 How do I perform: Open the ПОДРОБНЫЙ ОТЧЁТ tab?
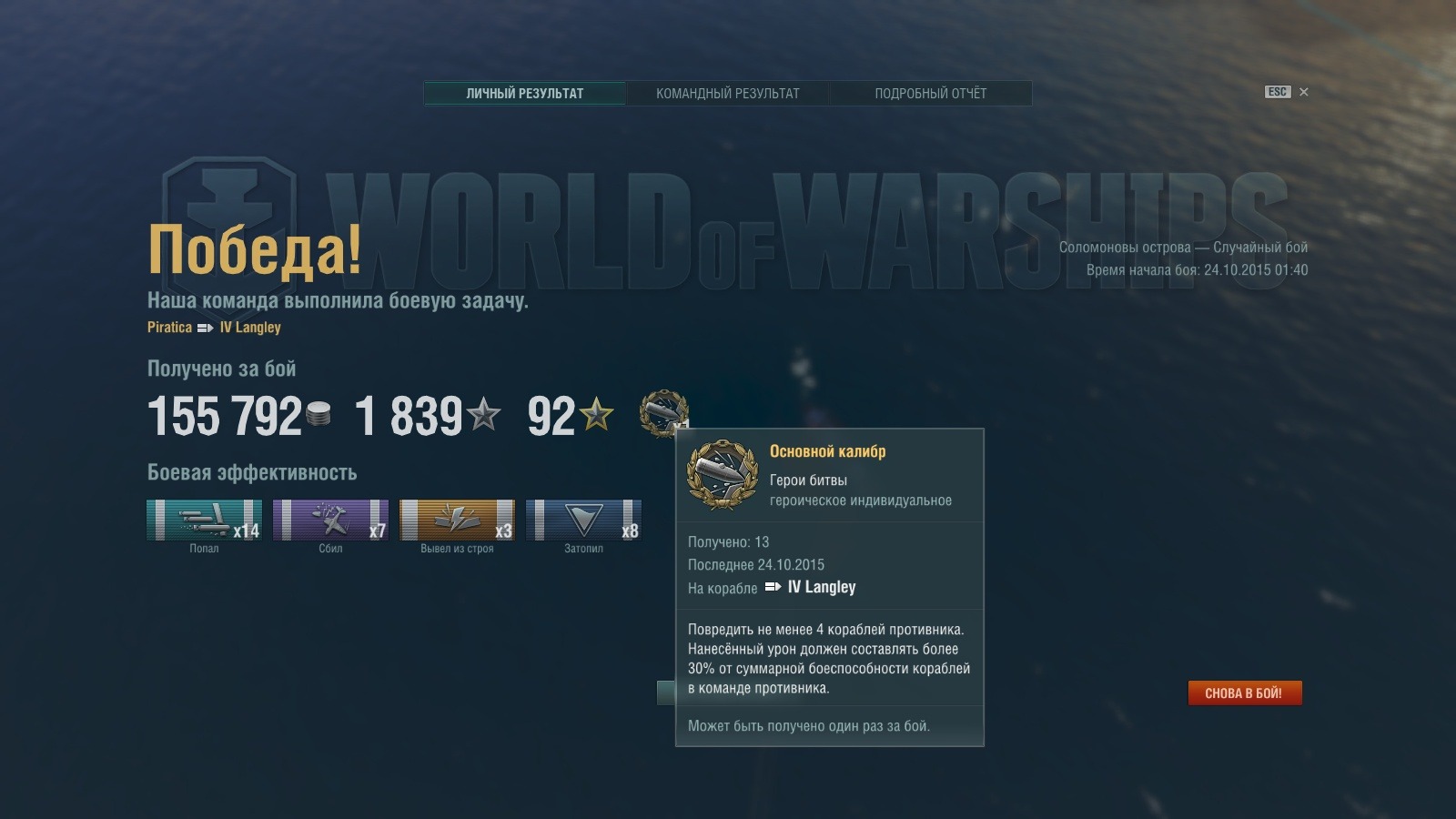pos(931,93)
